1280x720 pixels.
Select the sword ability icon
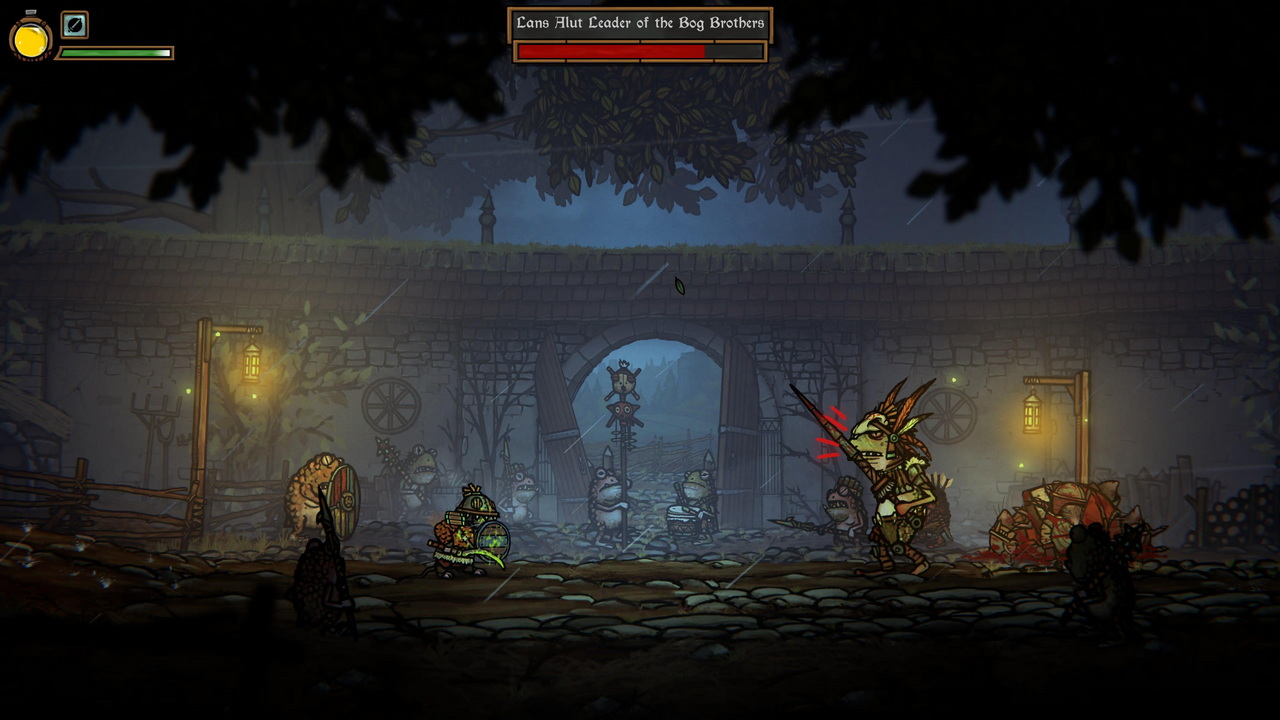coord(75,24)
